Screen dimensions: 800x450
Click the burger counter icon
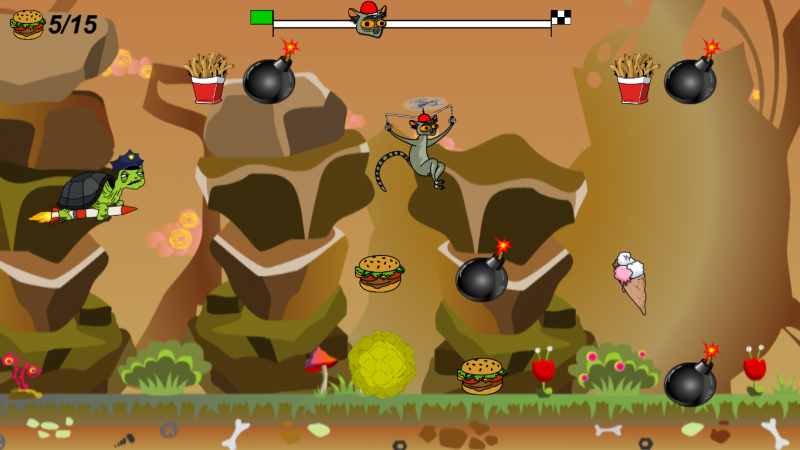[x=27, y=24]
